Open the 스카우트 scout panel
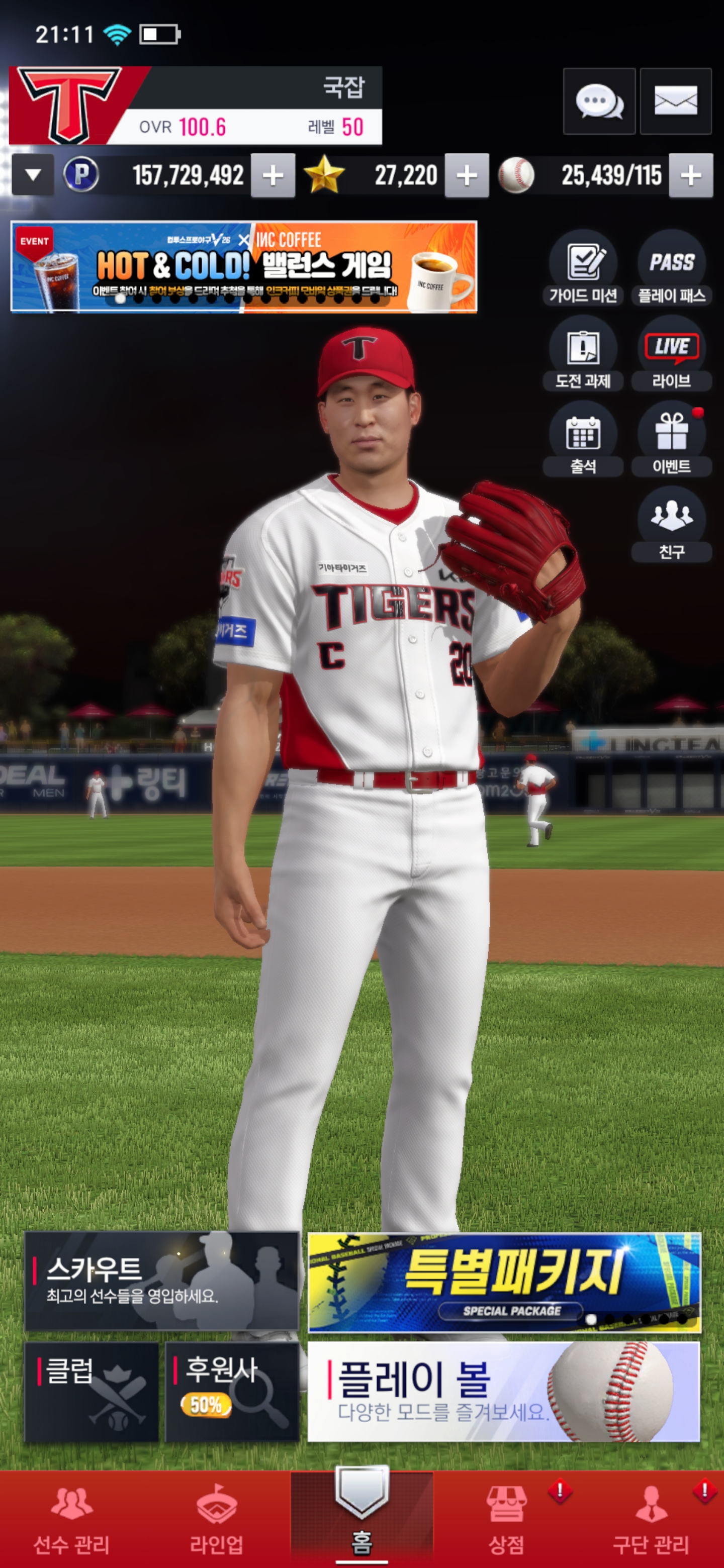724x1568 pixels. [x=161, y=1280]
